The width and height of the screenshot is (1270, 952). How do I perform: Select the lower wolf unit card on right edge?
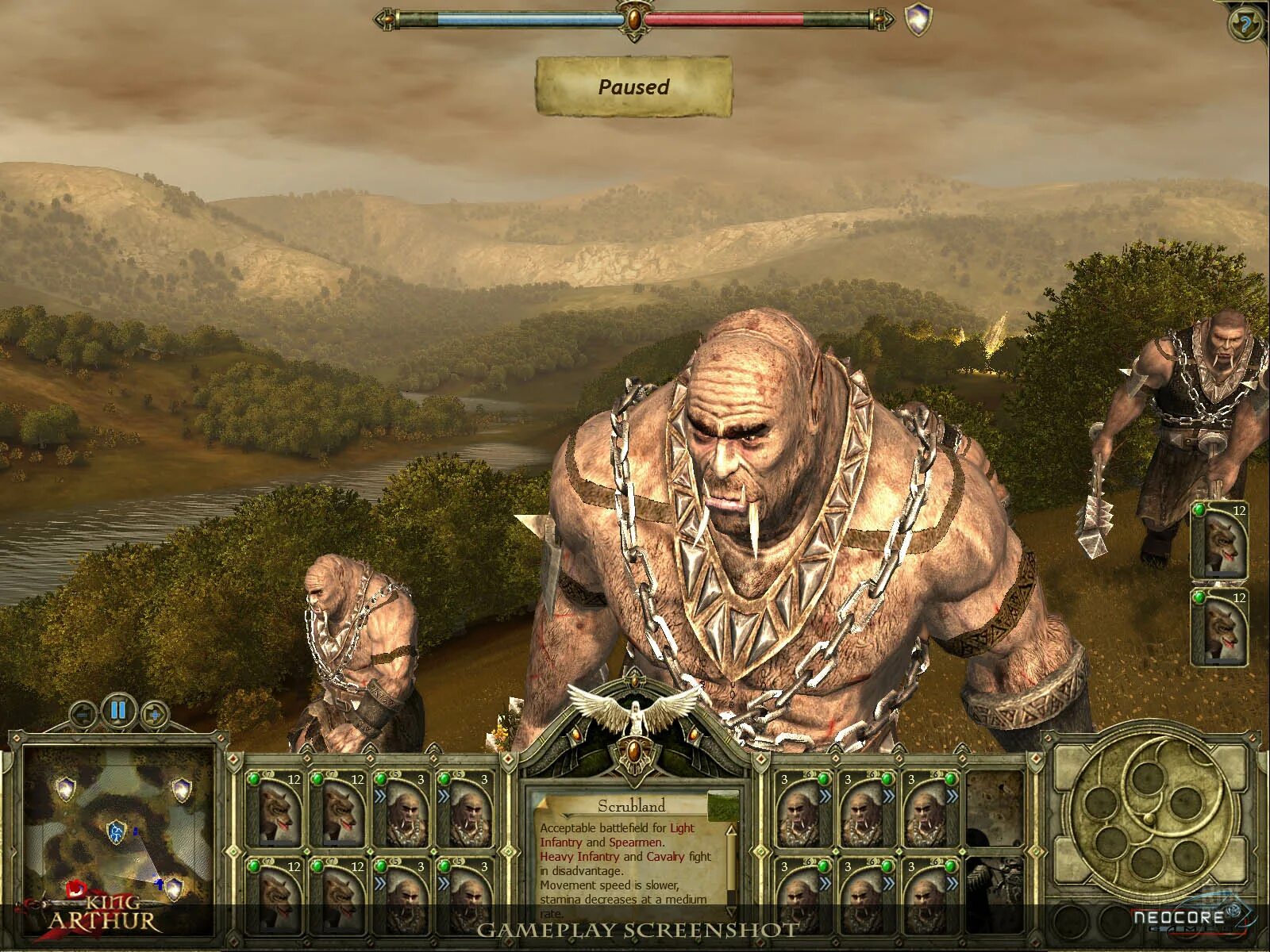pyautogui.click(x=1220, y=628)
